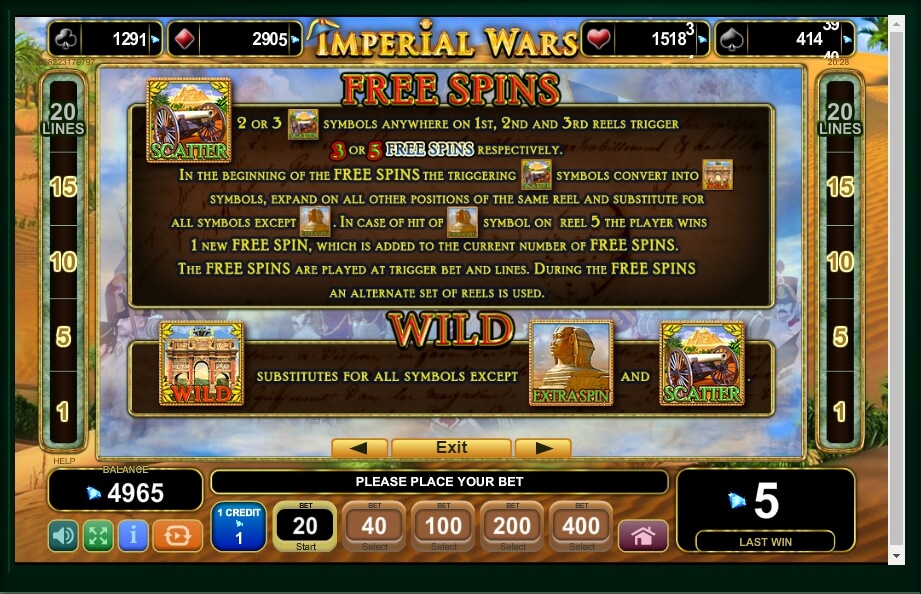Start a spin with bet 20
Image resolution: width=921 pixels, height=594 pixels.
click(304, 526)
